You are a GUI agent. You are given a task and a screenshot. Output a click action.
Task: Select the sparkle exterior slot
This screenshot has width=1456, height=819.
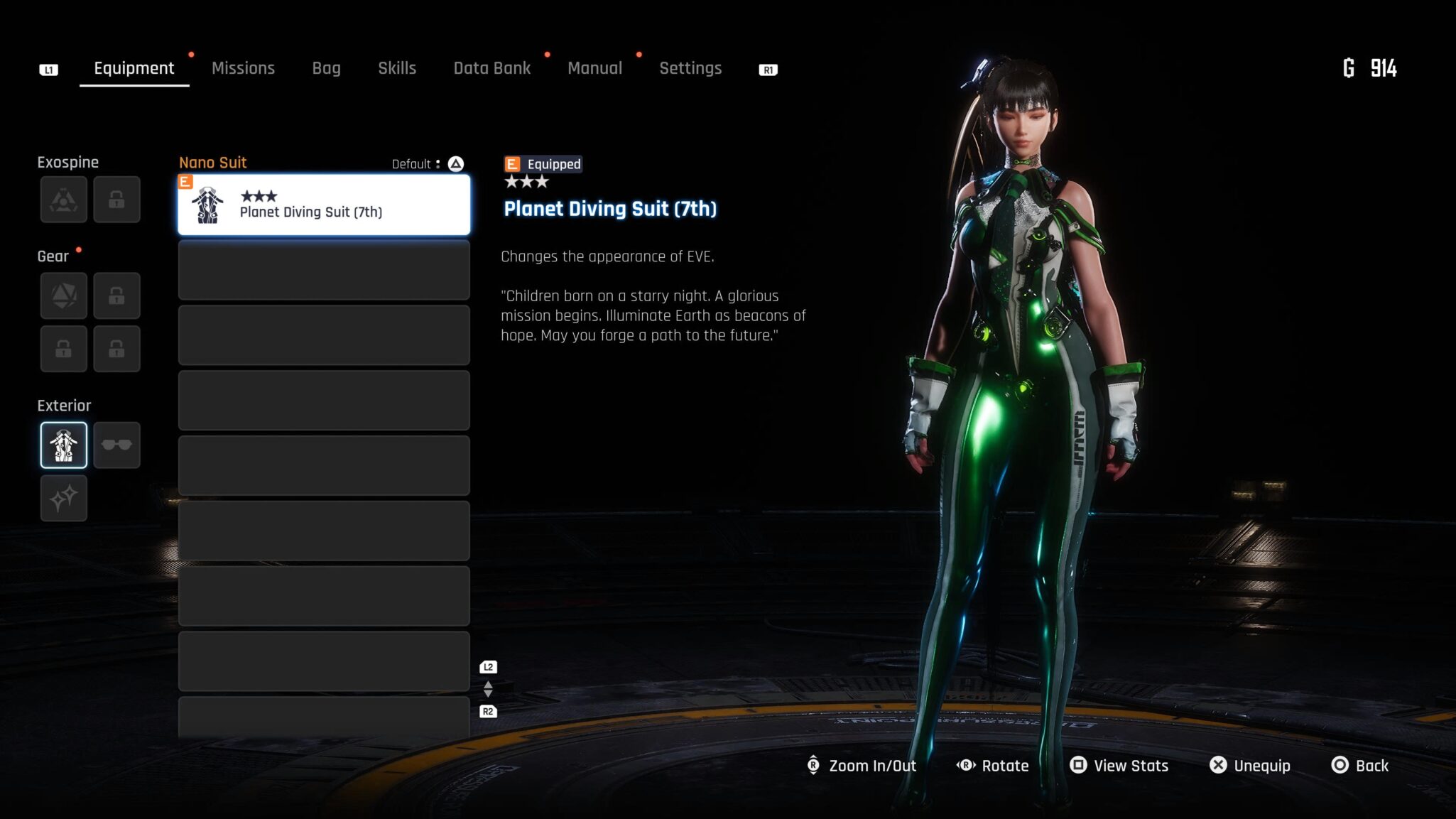(x=64, y=498)
